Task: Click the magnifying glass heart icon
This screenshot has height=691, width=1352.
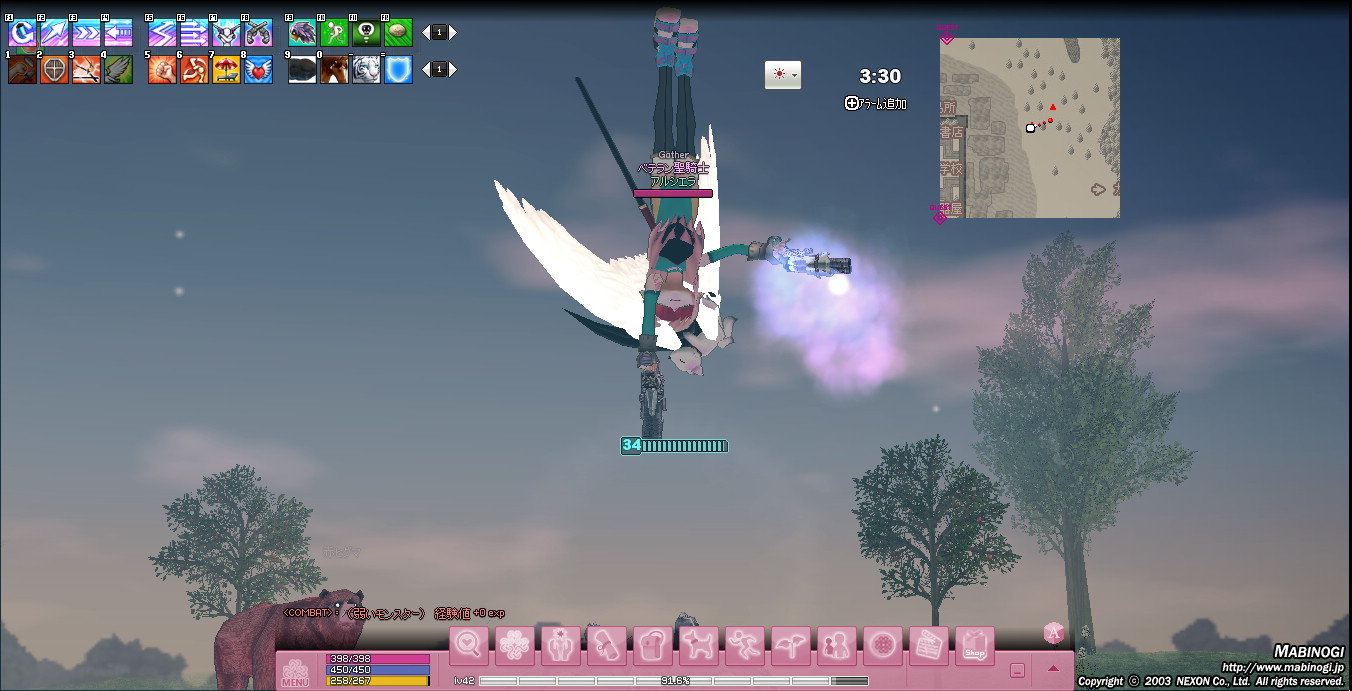Action: coord(468,645)
